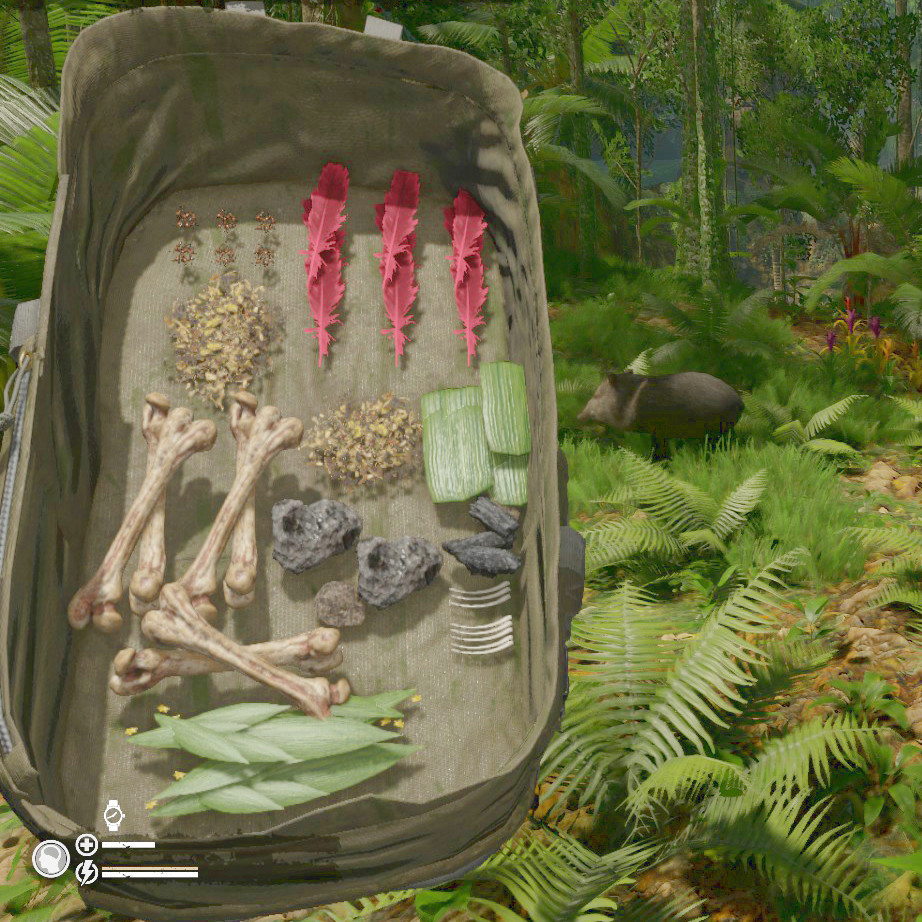
Task: Select the green banana leaf stack
Action: (476, 436)
